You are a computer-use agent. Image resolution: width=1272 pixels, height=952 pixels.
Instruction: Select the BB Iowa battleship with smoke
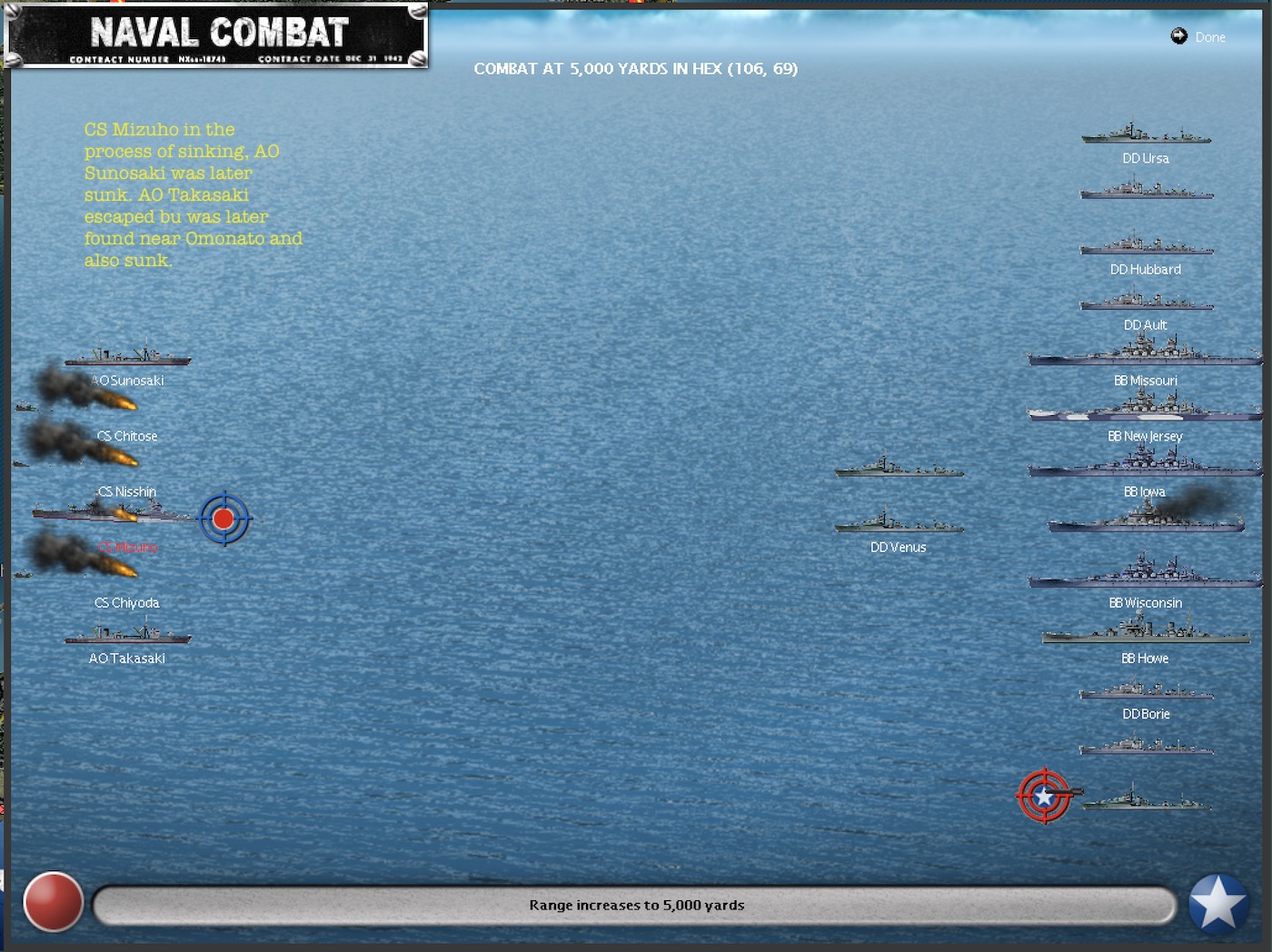(1136, 520)
